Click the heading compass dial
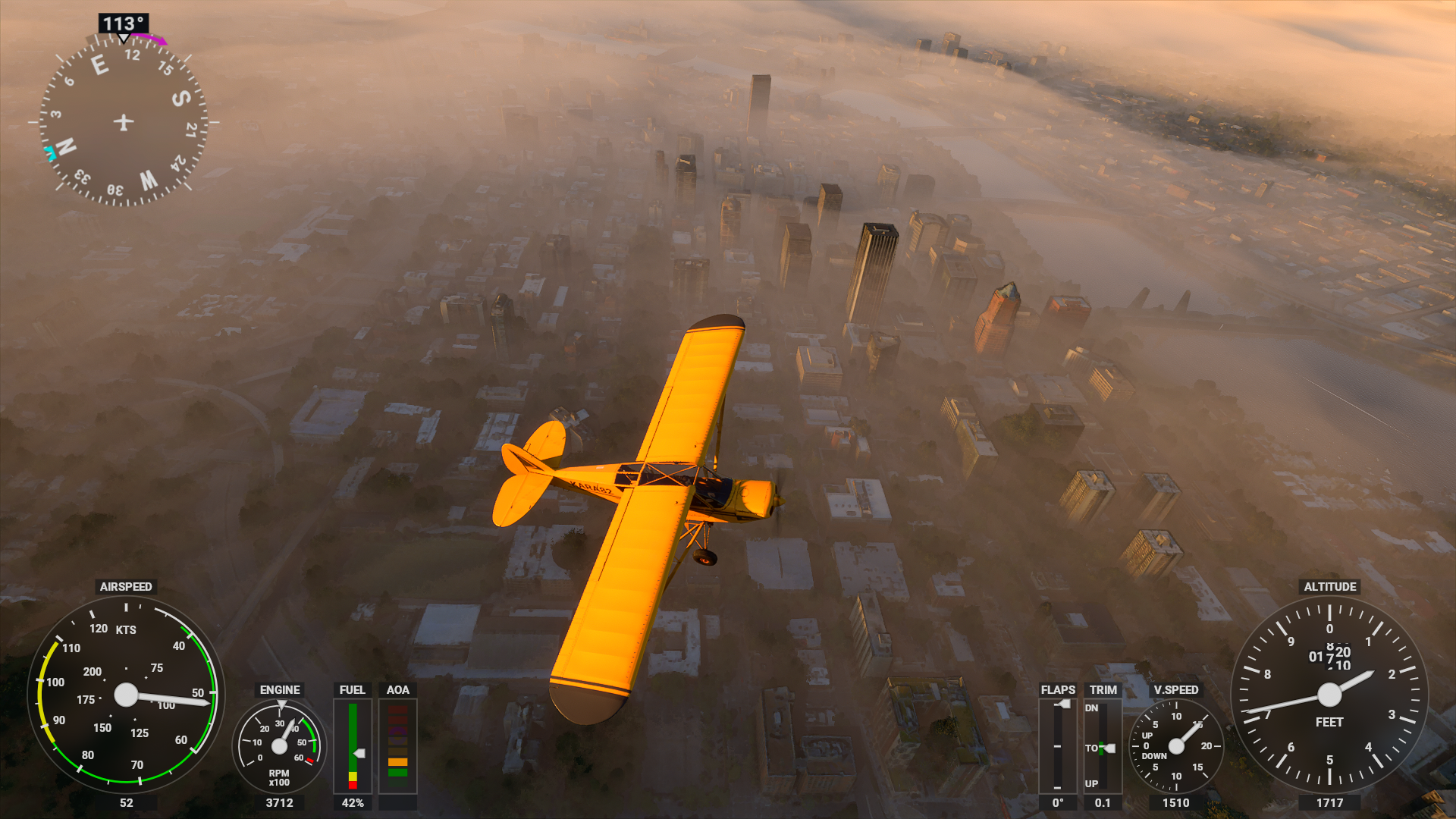 click(123, 122)
